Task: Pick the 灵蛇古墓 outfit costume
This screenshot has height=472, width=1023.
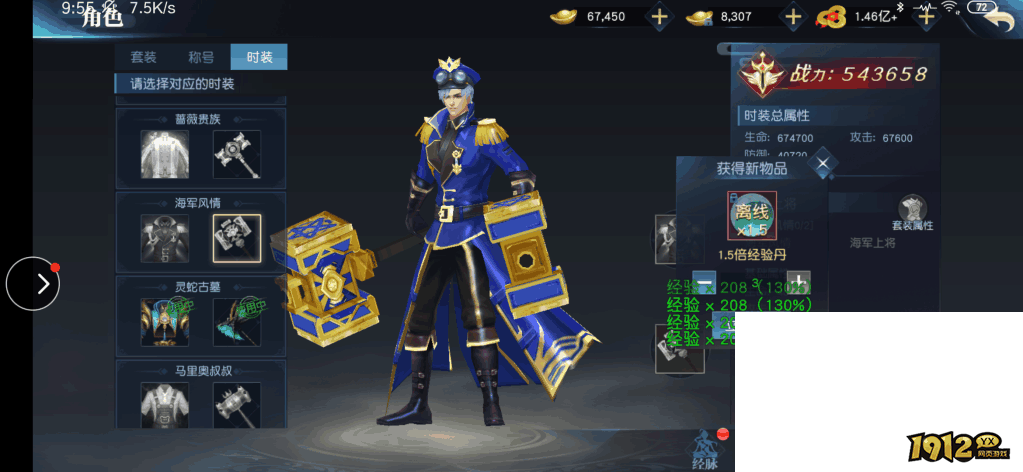Action: click(x=165, y=322)
